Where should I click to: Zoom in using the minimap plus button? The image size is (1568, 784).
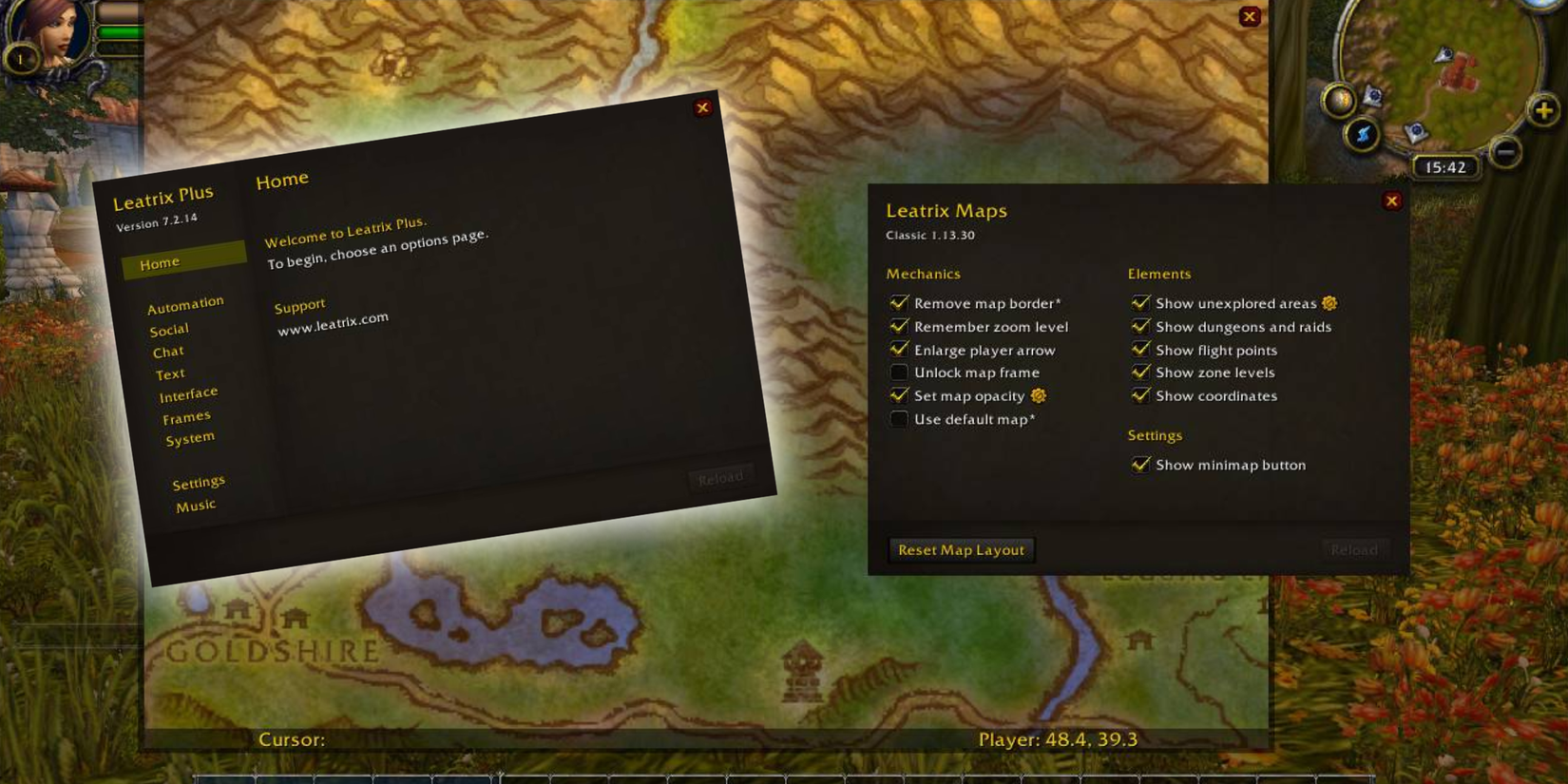tap(1541, 109)
